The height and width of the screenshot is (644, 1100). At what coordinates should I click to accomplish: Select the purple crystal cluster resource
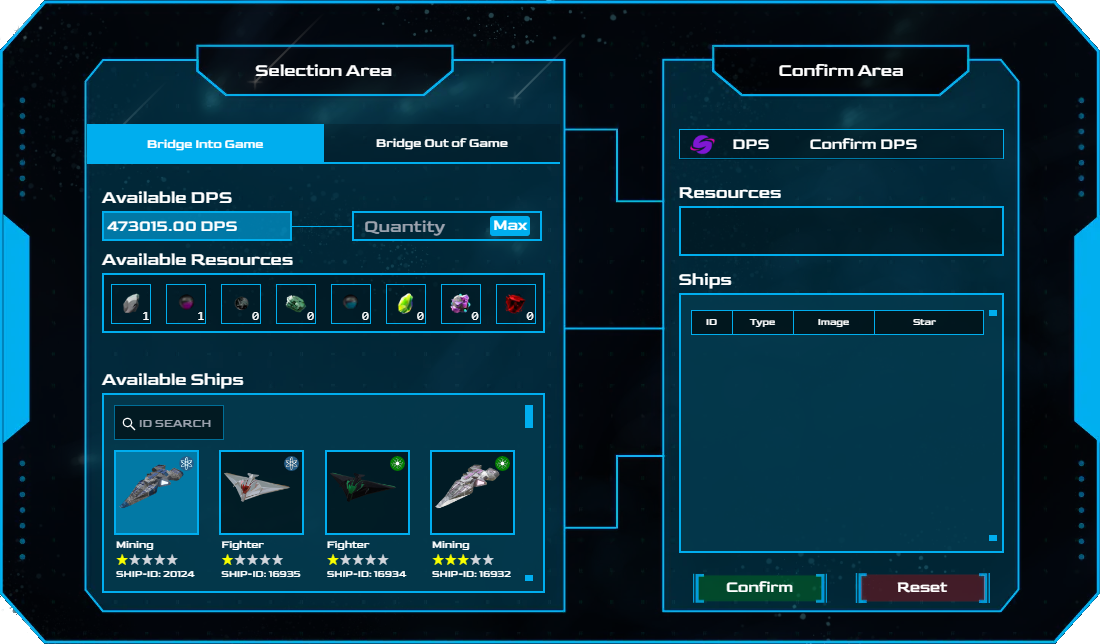(461, 304)
